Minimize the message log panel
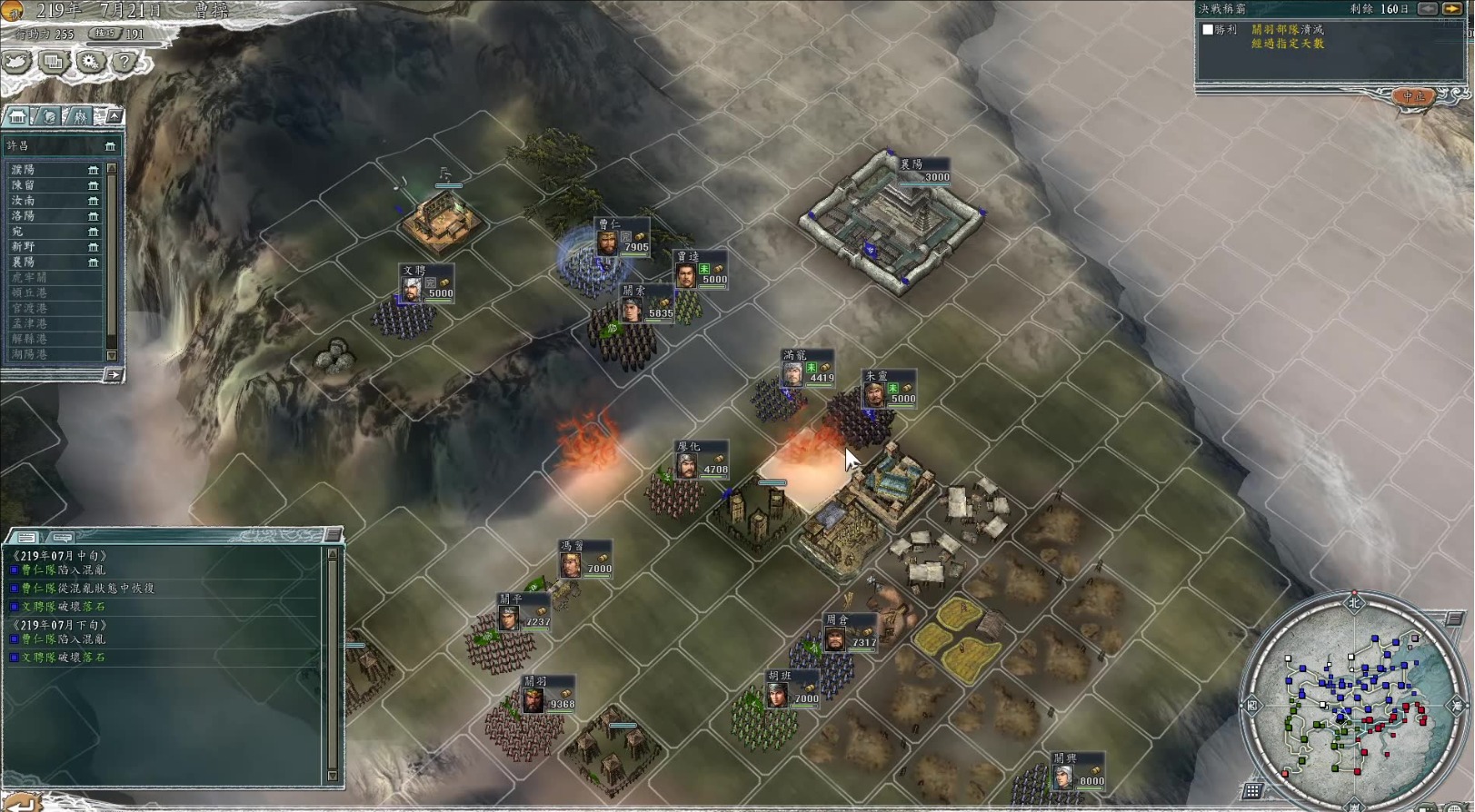 click(333, 534)
